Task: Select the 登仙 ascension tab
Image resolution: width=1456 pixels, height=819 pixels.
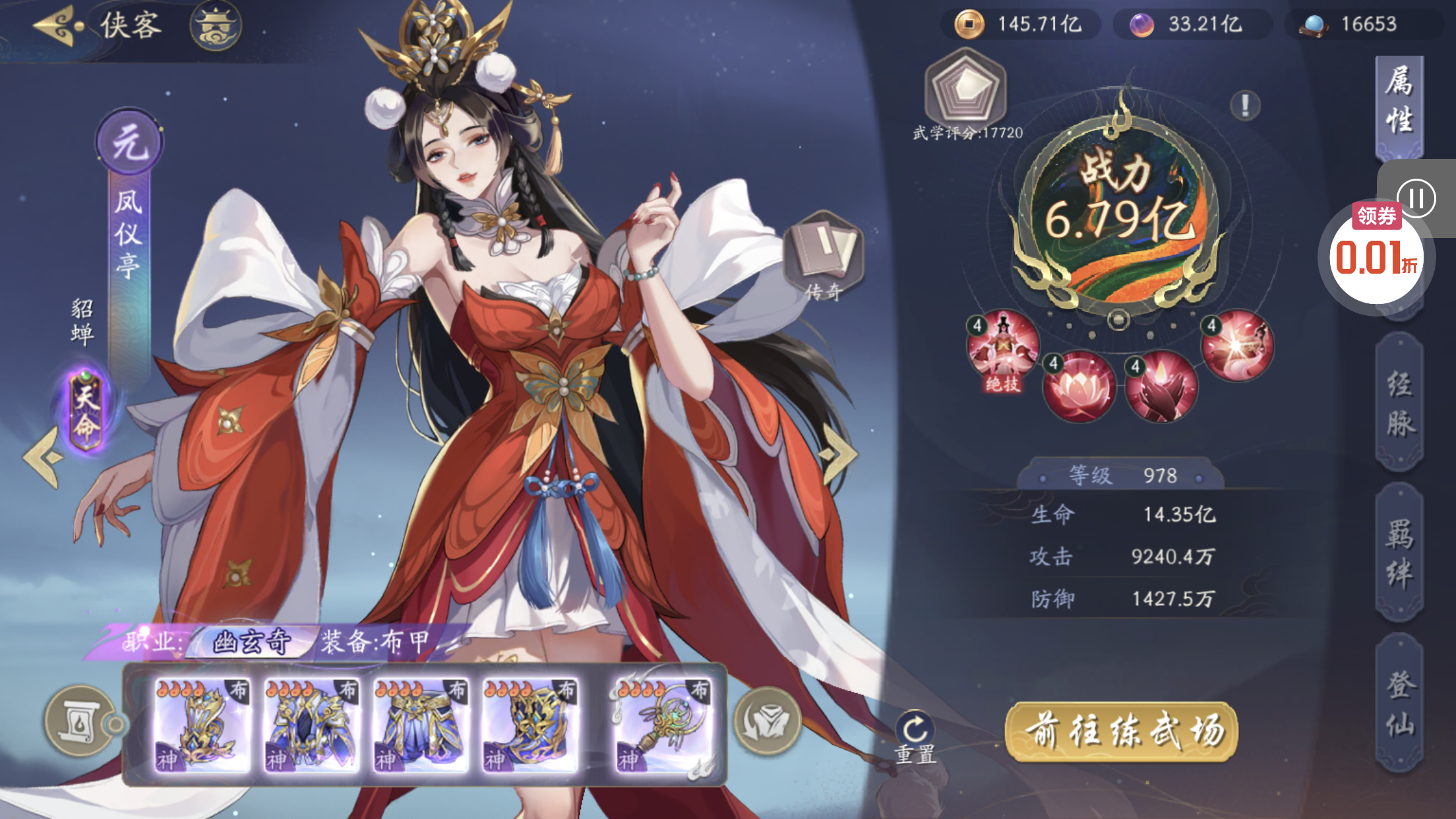Action: [x=1399, y=702]
